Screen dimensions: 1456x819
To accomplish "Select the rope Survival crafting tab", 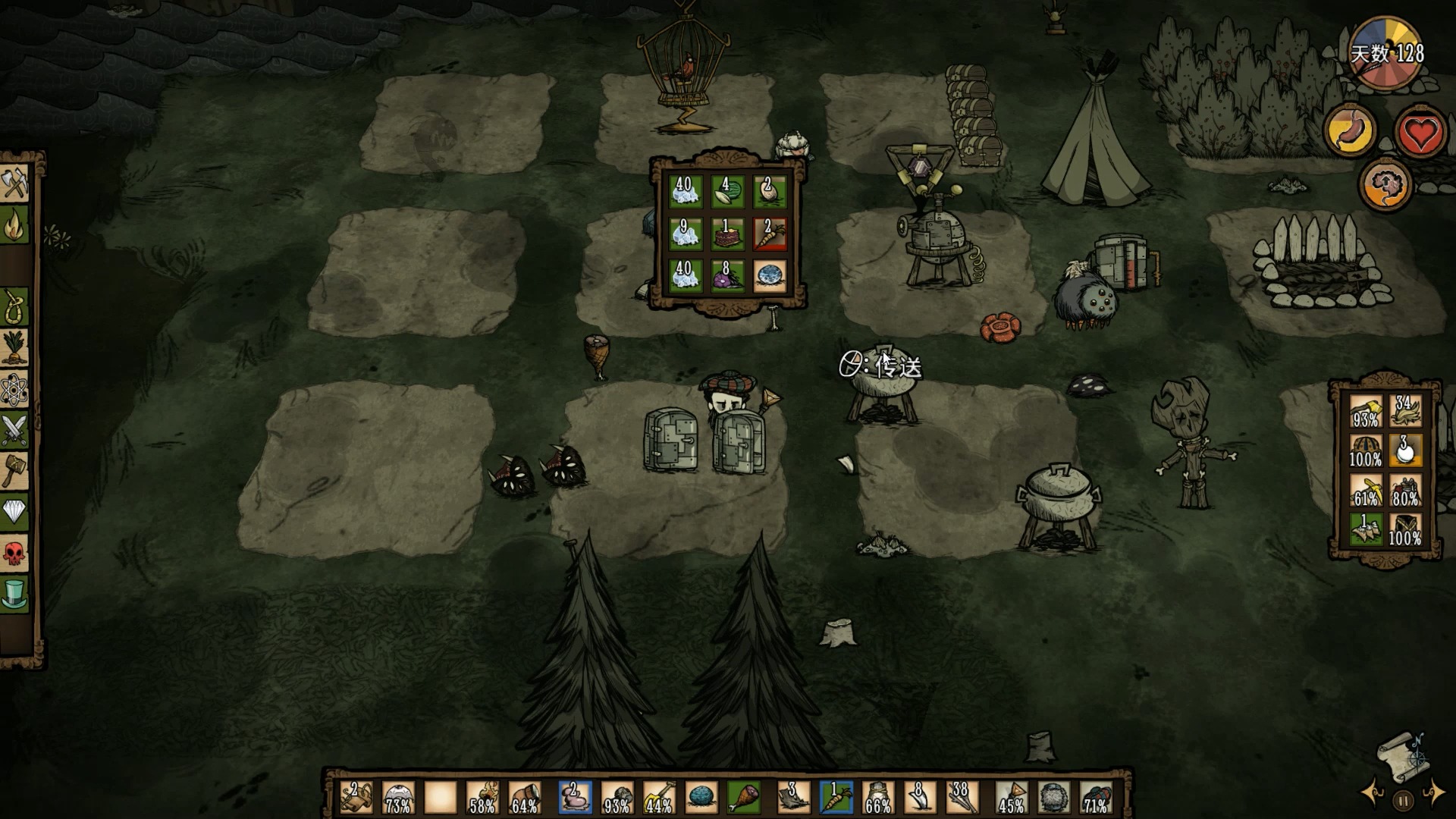I will pos(14,307).
